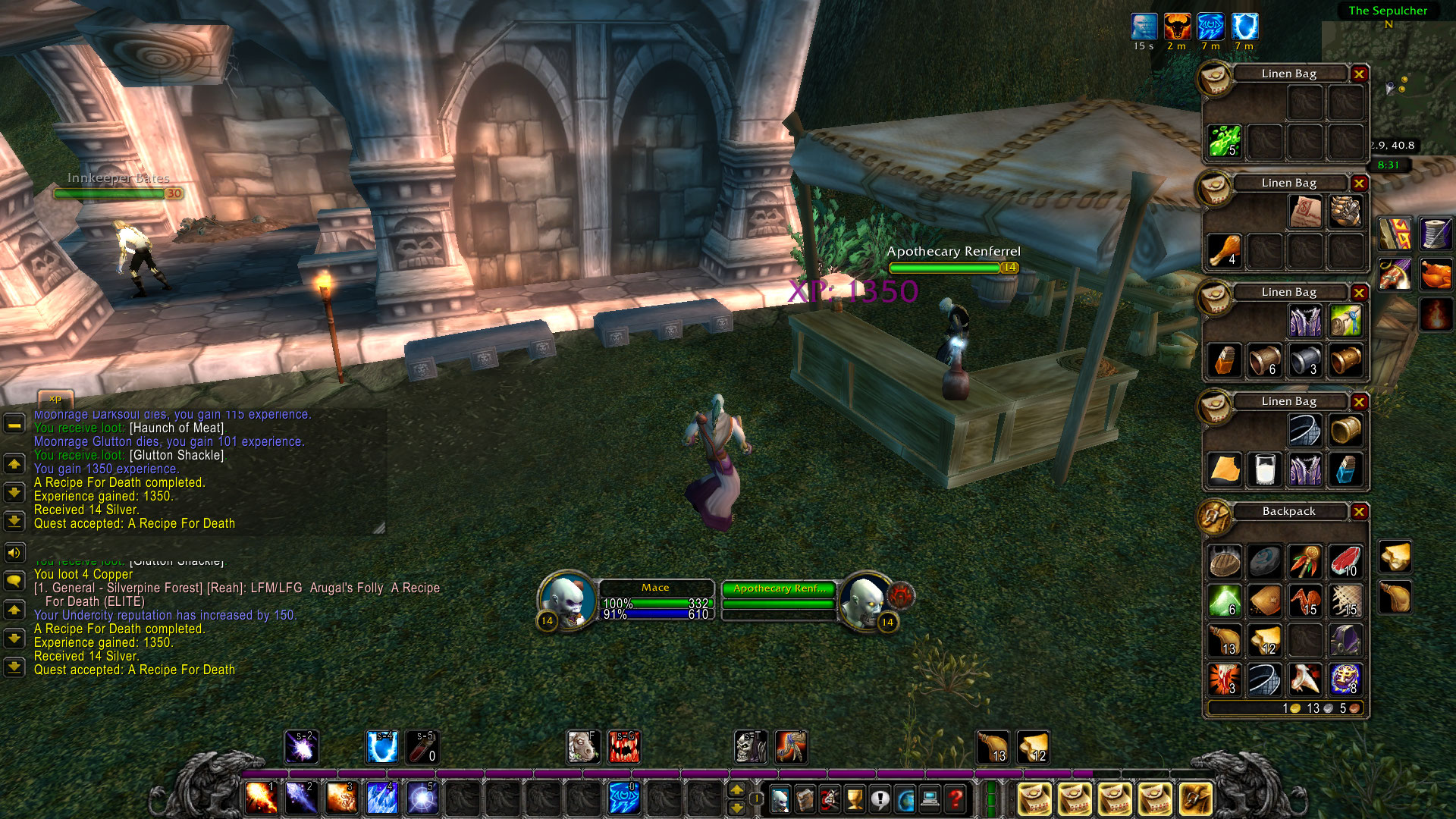Cast the Fireball spell in slot 1

point(262,799)
